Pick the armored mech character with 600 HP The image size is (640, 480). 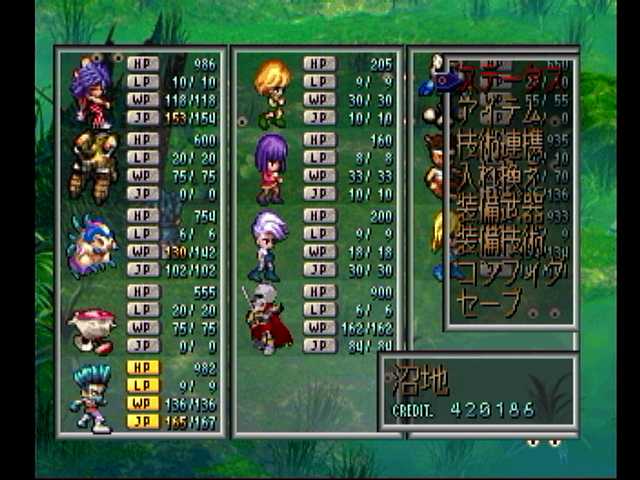pos(92,166)
